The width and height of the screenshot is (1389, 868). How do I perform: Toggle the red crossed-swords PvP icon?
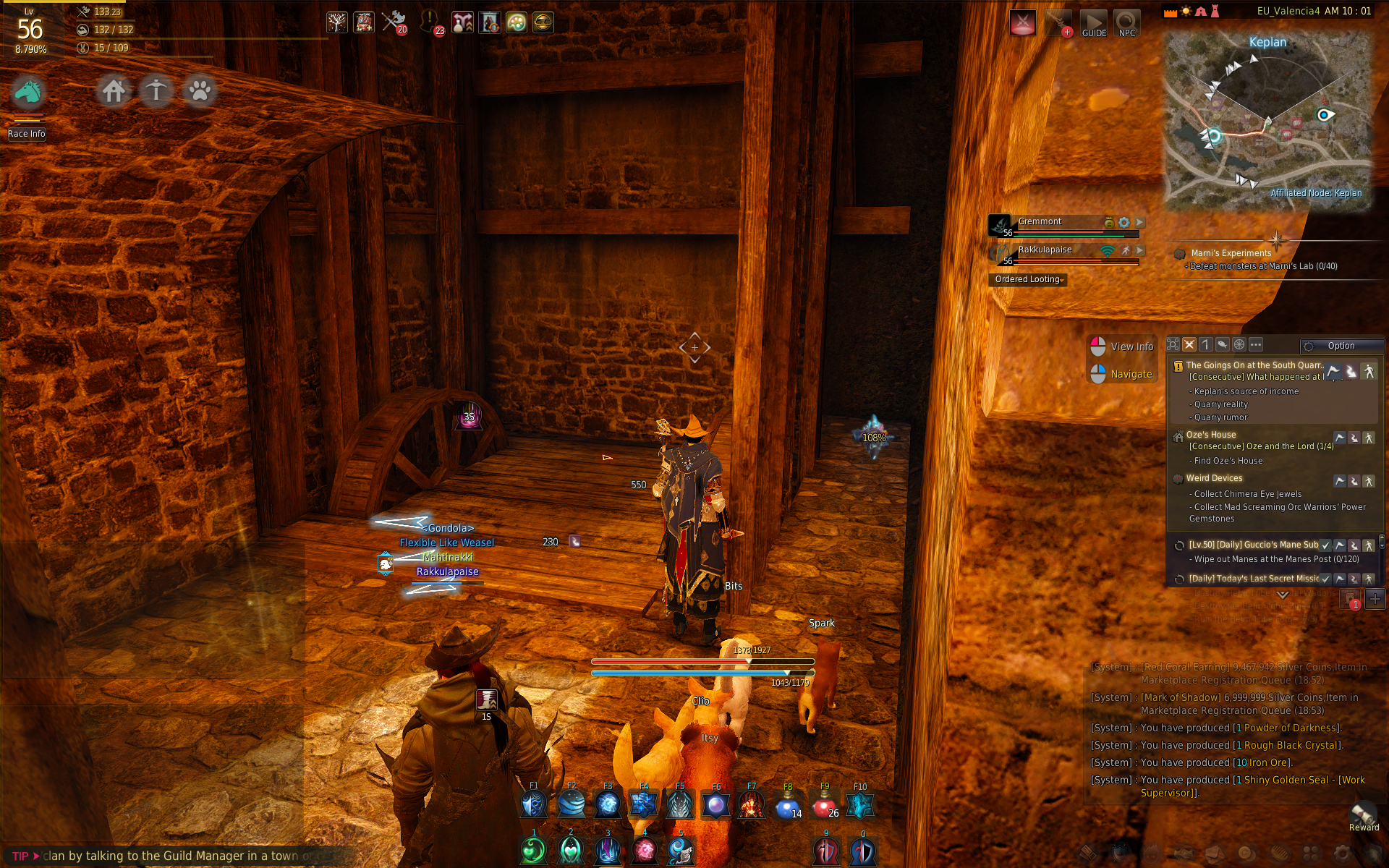pos(1022,23)
